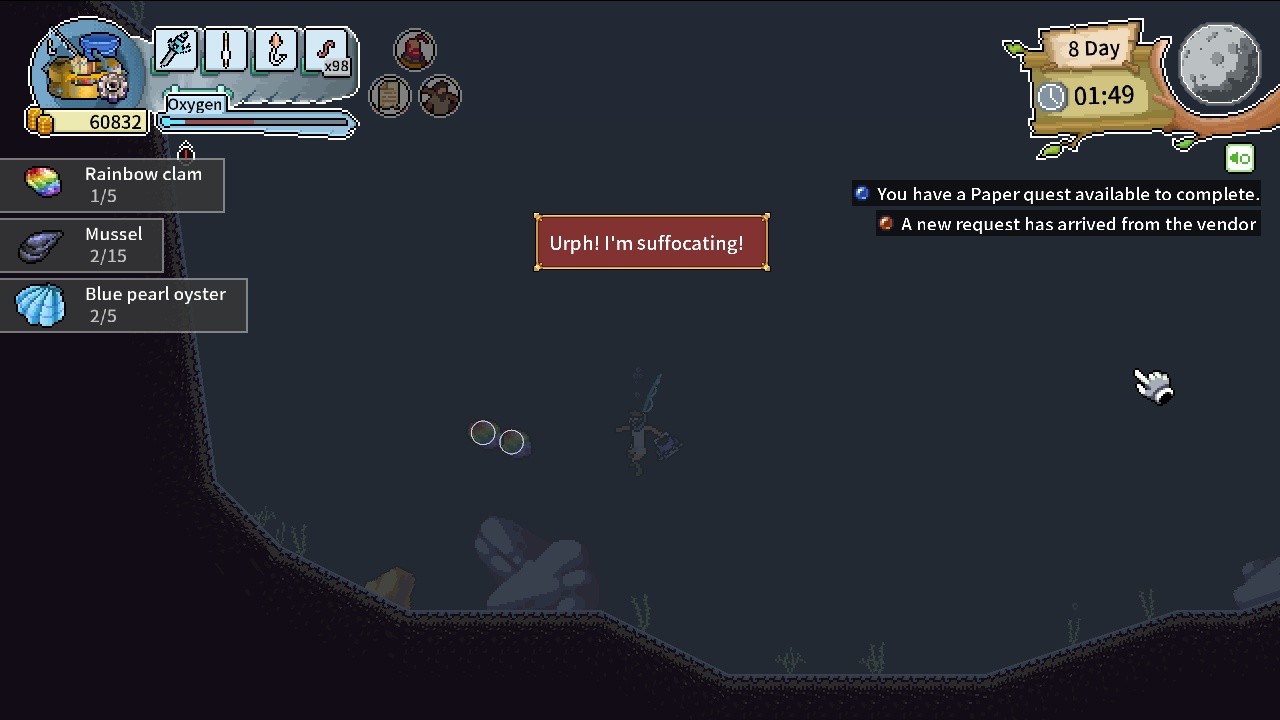This screenshot has width=1280, height=720.
Task: Open the vendor character icon
Action: tap(440, 95)
